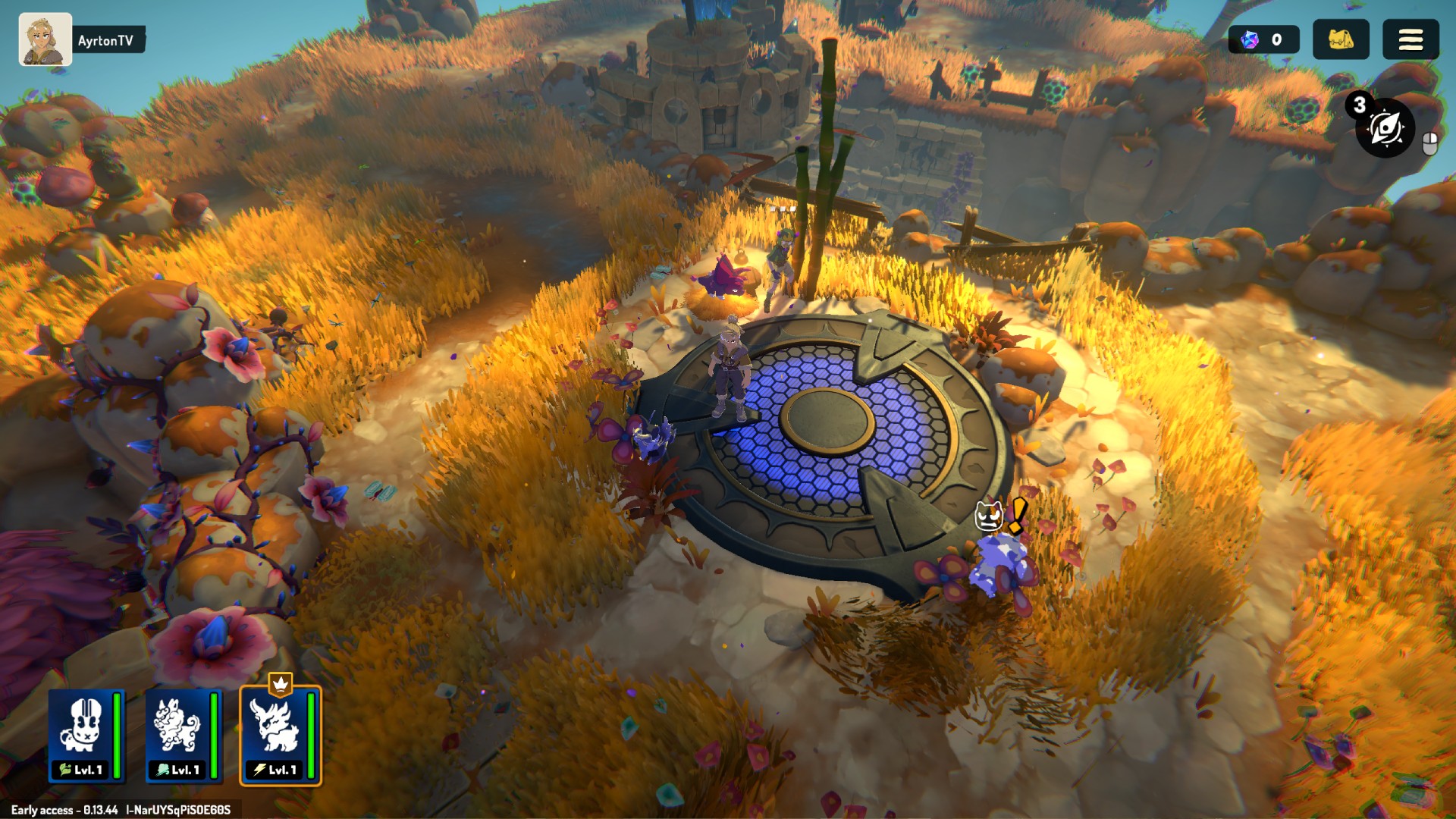
Task: Click the compass icon with 3 badge
Action: coord(1385,127)
